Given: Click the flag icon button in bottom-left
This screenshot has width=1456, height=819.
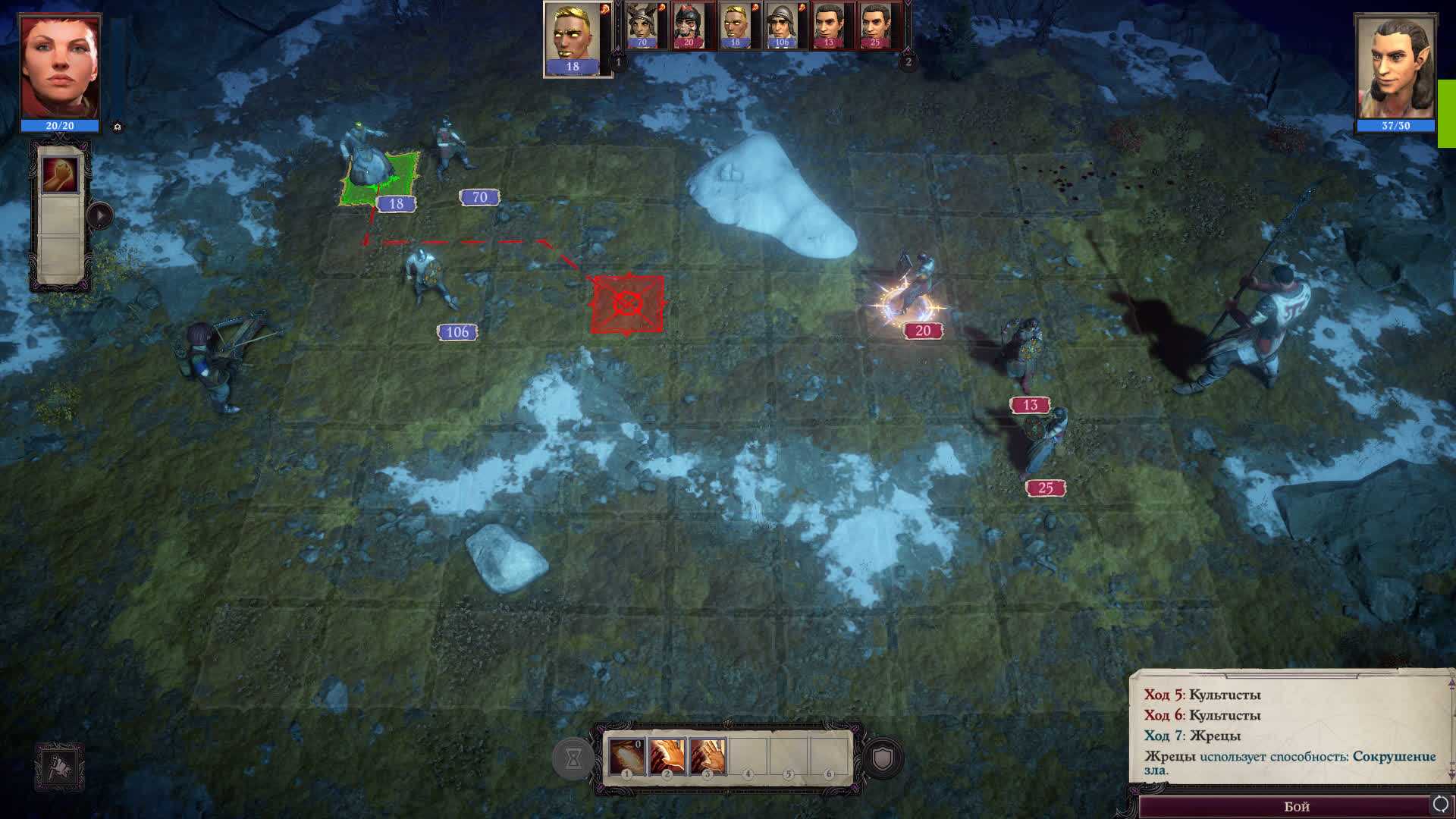Looking at the screenshot, I should coord(59,767).
